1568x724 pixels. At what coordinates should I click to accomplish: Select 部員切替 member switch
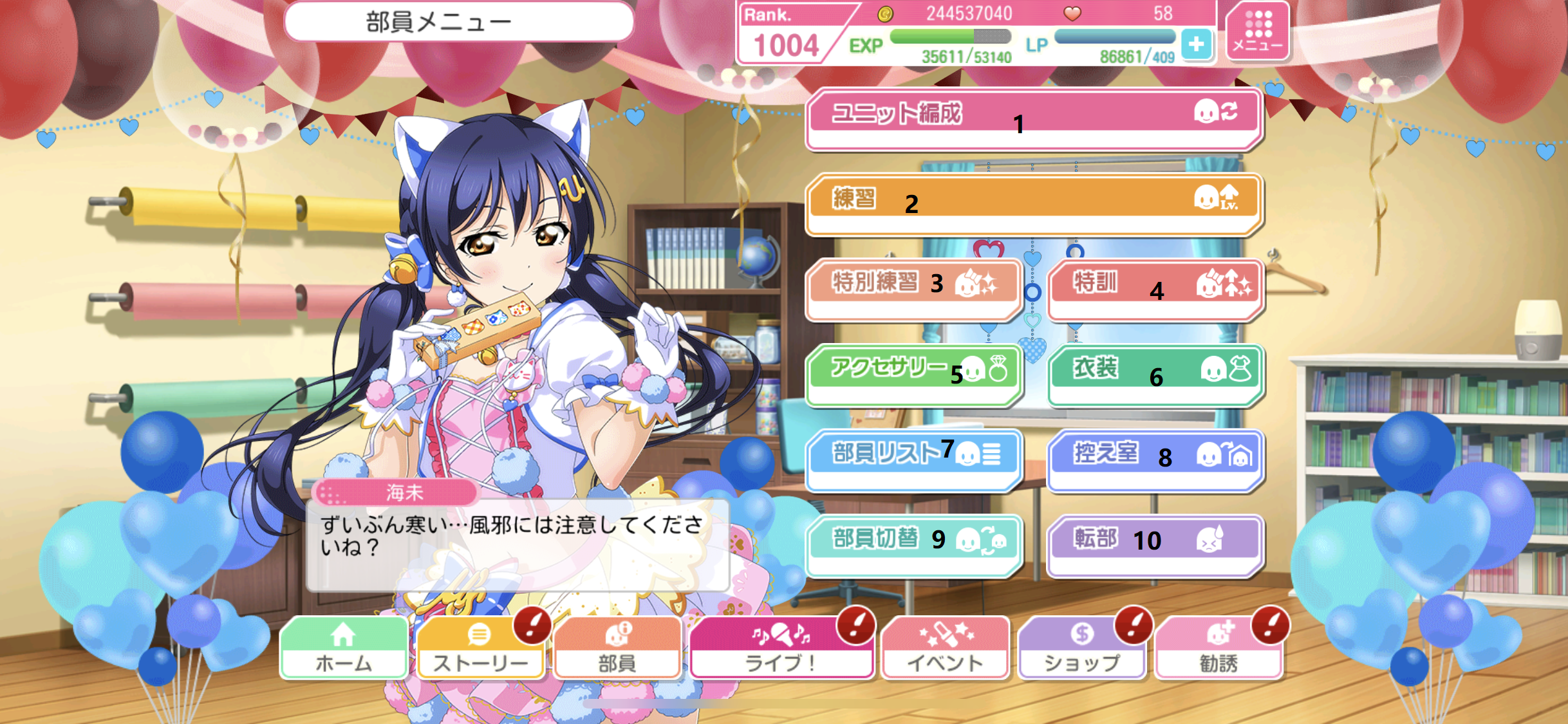pyautogui.click(x=913, y=544)
